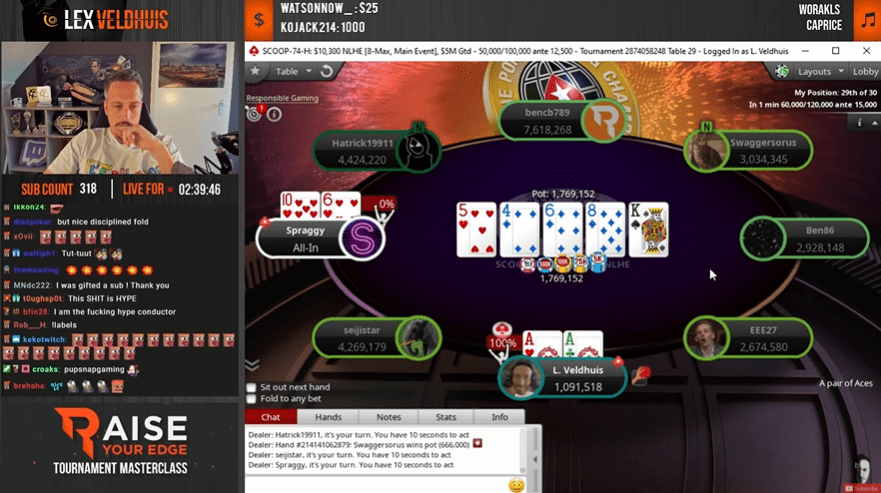
Task: Select the Chat tab
Action: 270,417
